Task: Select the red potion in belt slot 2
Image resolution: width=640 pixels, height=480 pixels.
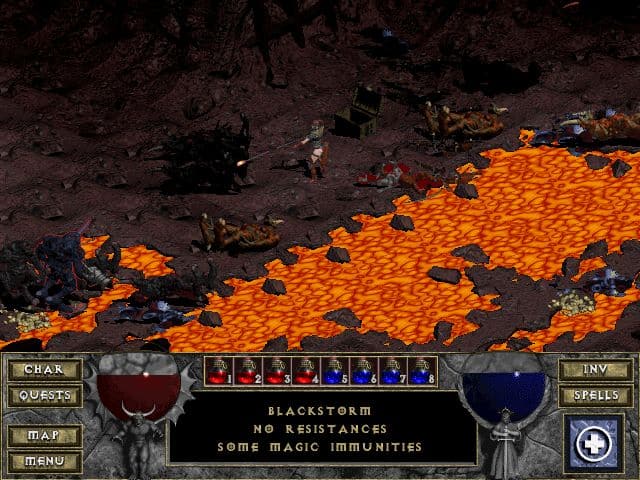Action: 249,372
